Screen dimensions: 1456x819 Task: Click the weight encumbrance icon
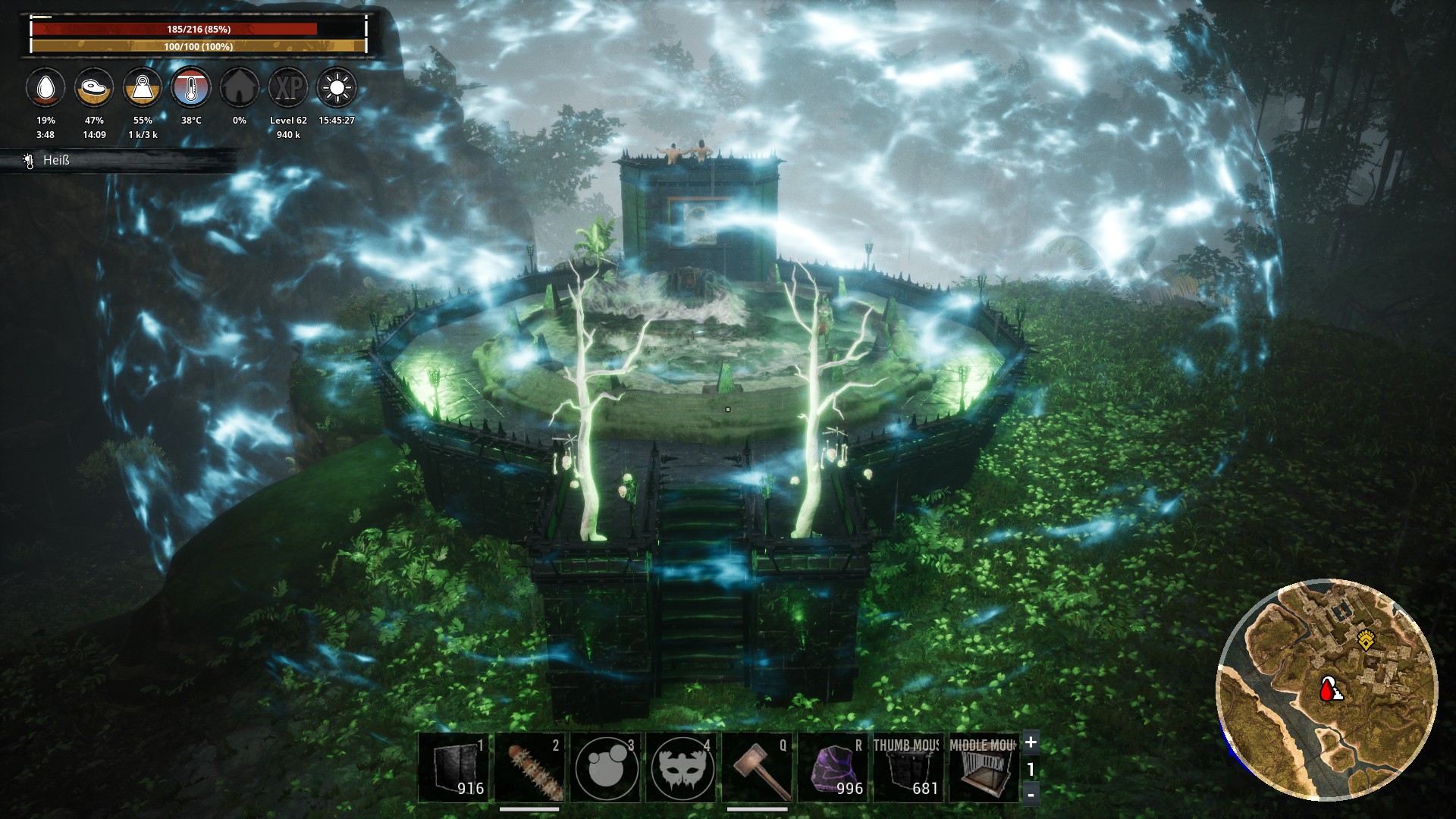coord(143,88)
